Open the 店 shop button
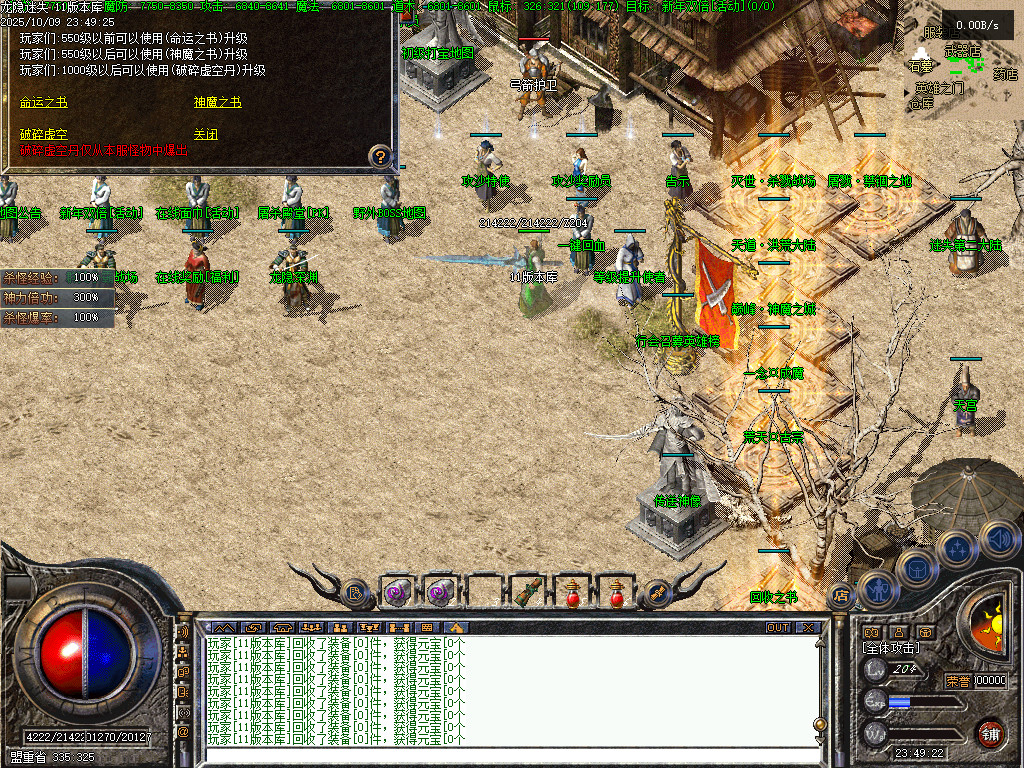The height and width of the screenshot is (768, 1024). (841, 595)
